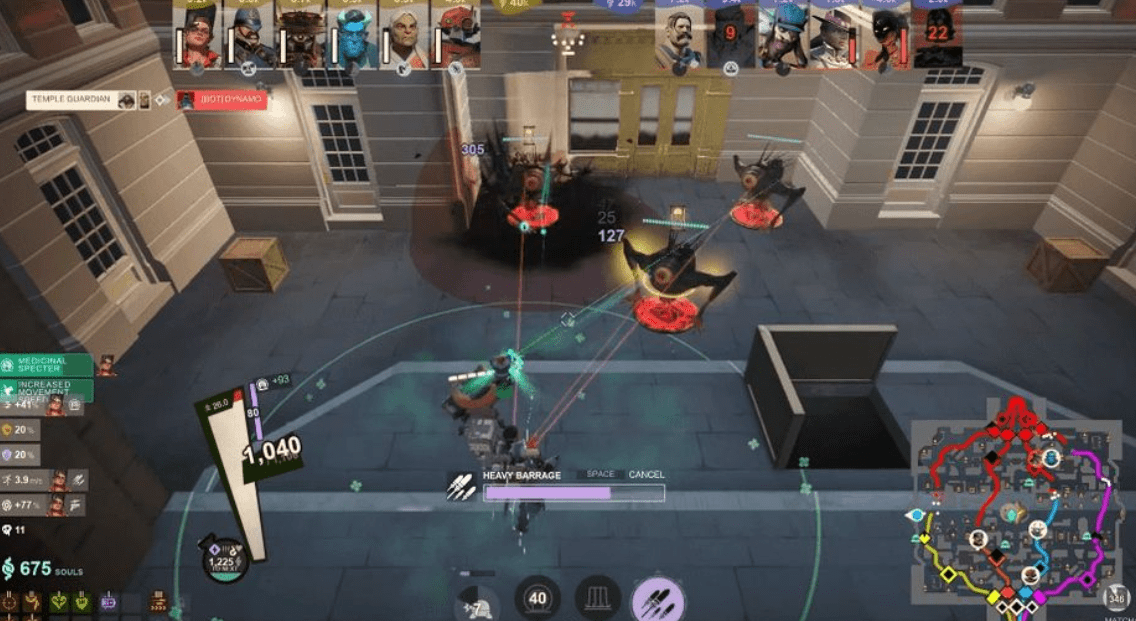Open the 675 souls counter

[x=42, y=569]
